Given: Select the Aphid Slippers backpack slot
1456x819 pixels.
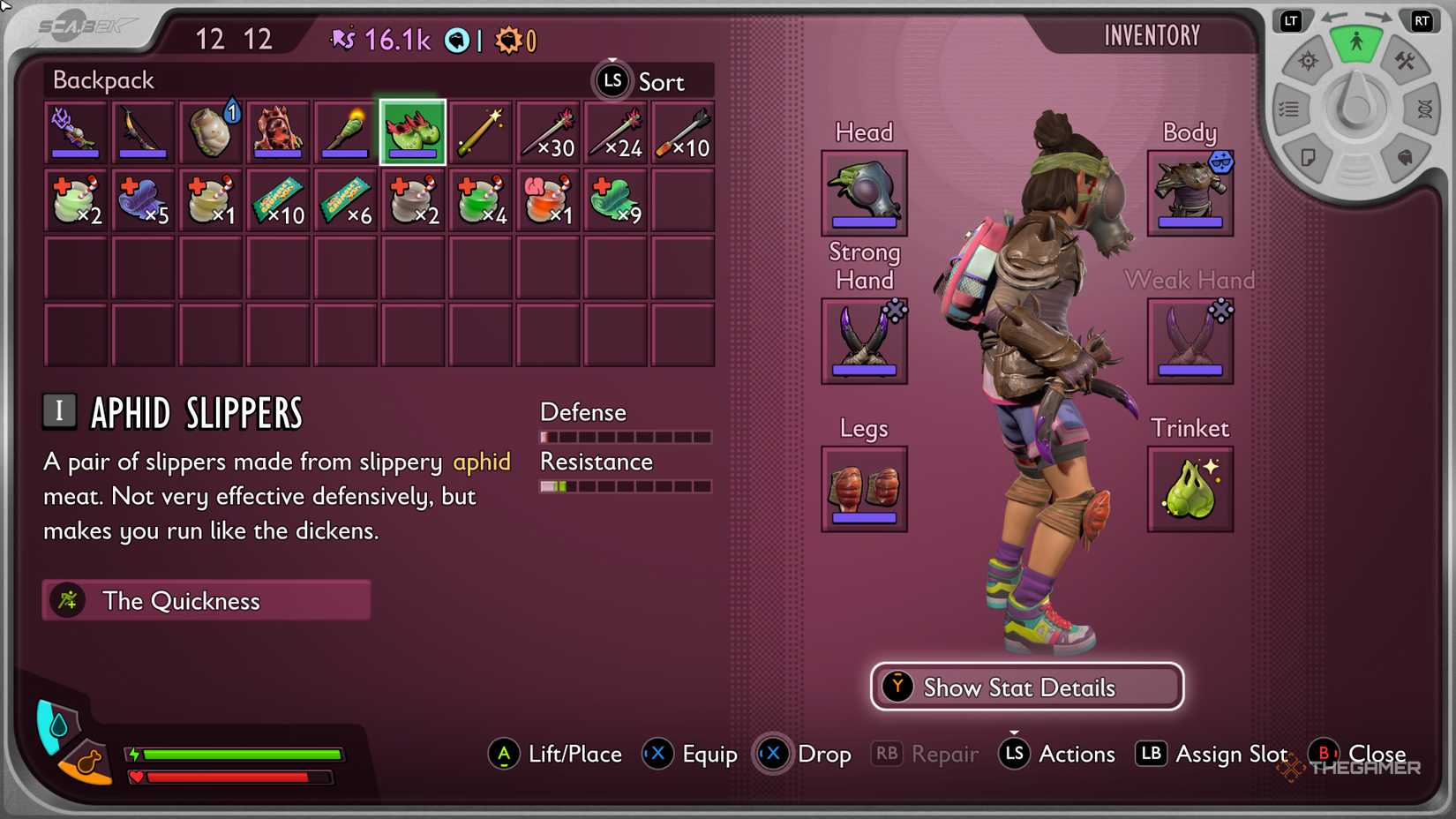Looking at the screenshot, I should (412, 131).
